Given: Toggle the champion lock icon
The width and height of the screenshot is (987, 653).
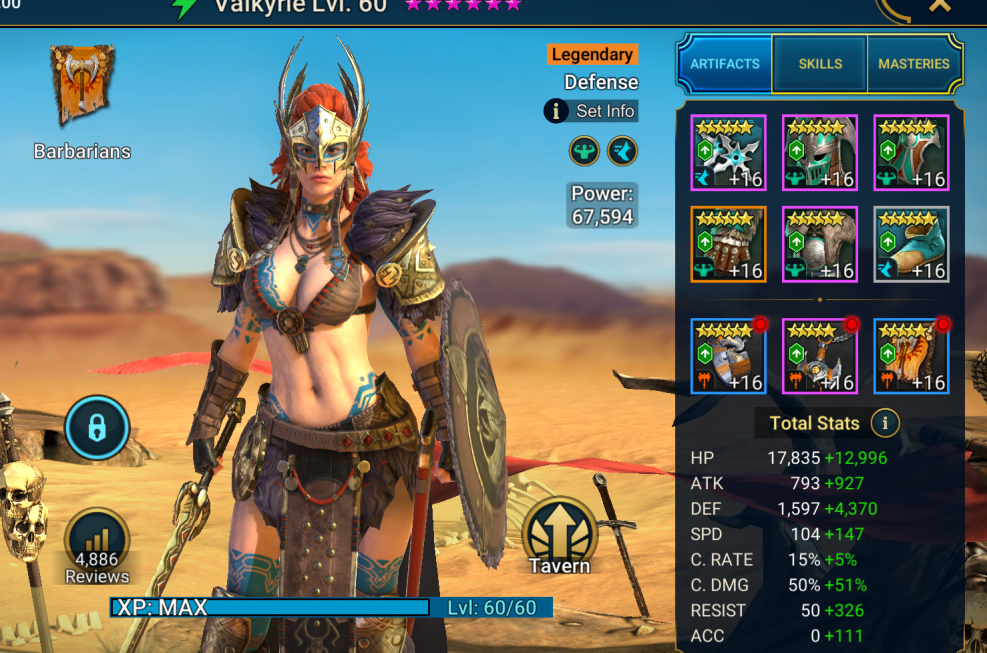Looking at the screenshot, I should (x=96, y=428).
